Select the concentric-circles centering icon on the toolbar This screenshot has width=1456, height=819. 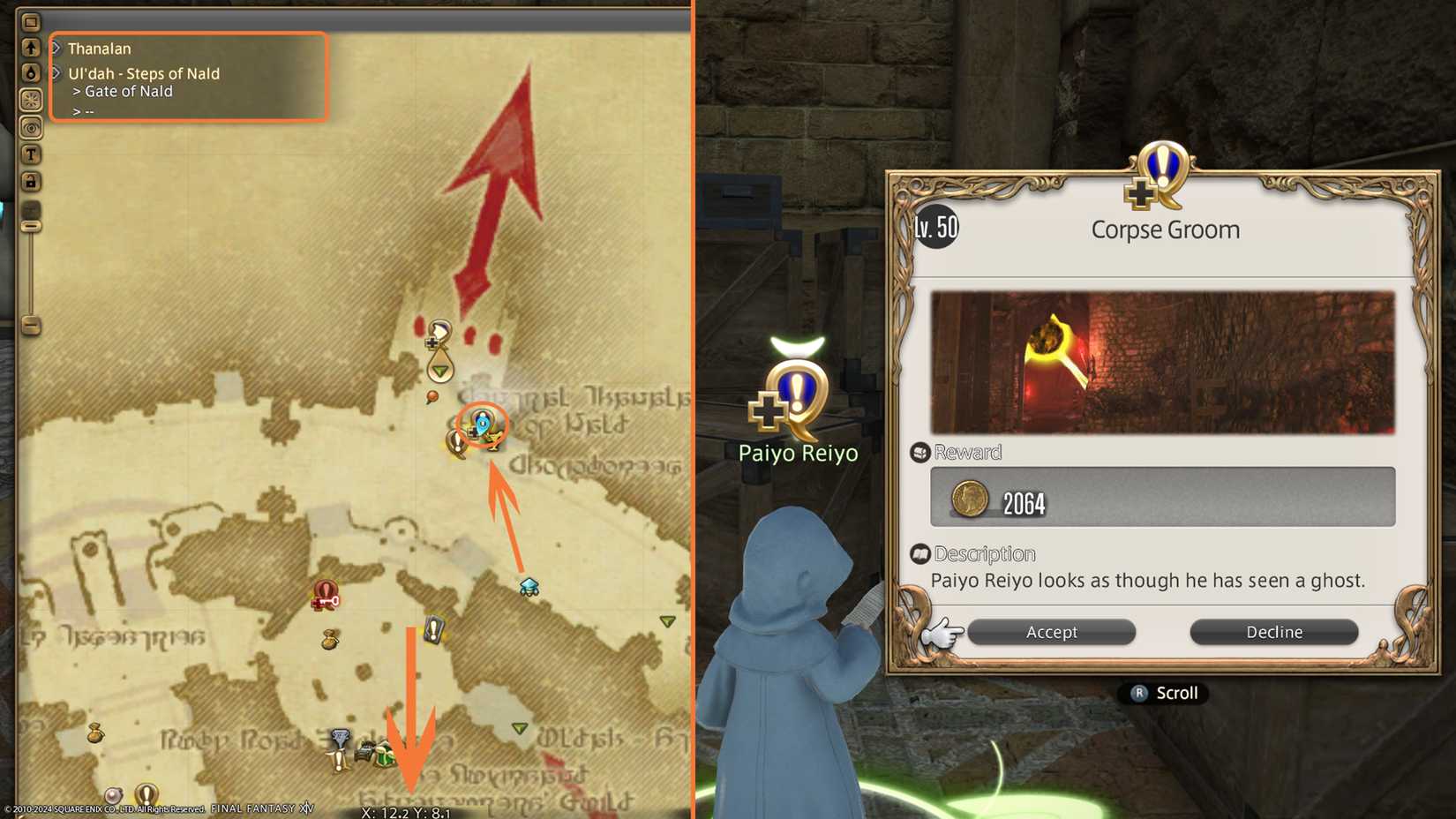point(31,128)
